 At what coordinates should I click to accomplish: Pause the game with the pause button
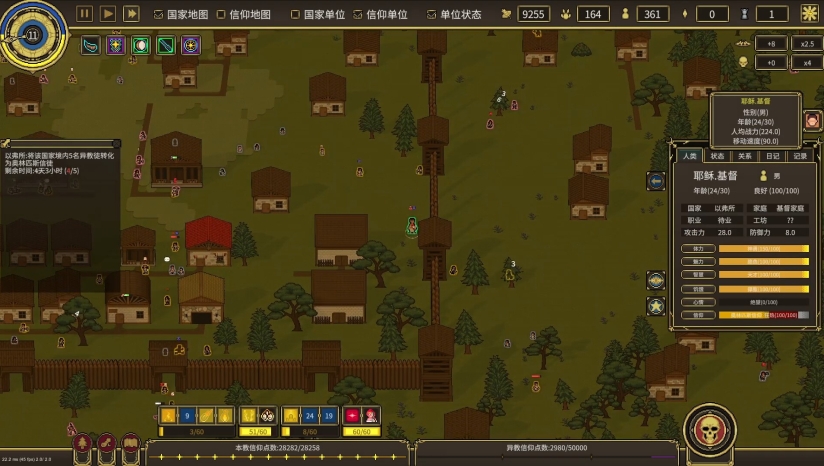(85, 14)
